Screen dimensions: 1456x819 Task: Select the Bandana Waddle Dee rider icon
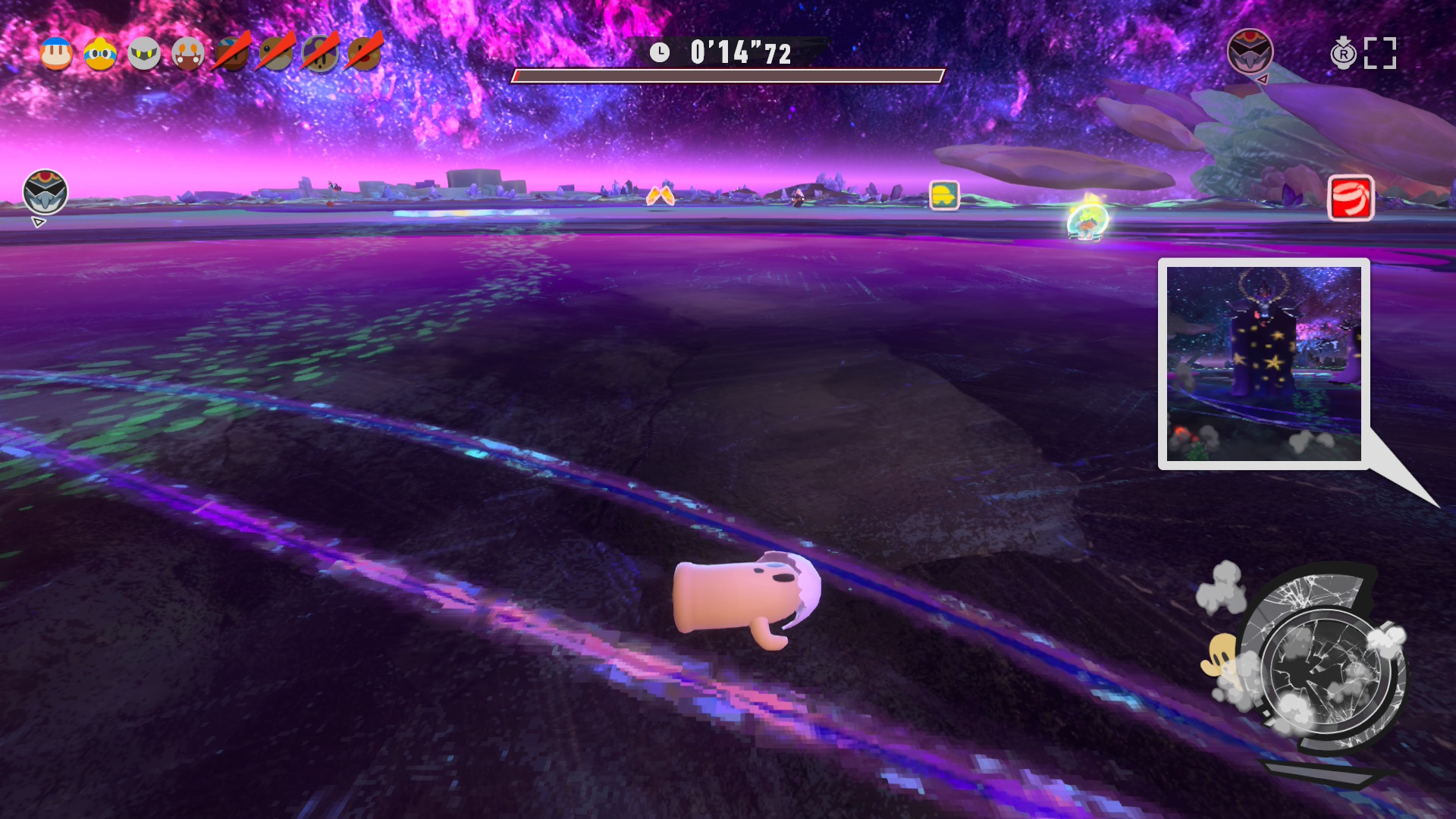point(56,54)
